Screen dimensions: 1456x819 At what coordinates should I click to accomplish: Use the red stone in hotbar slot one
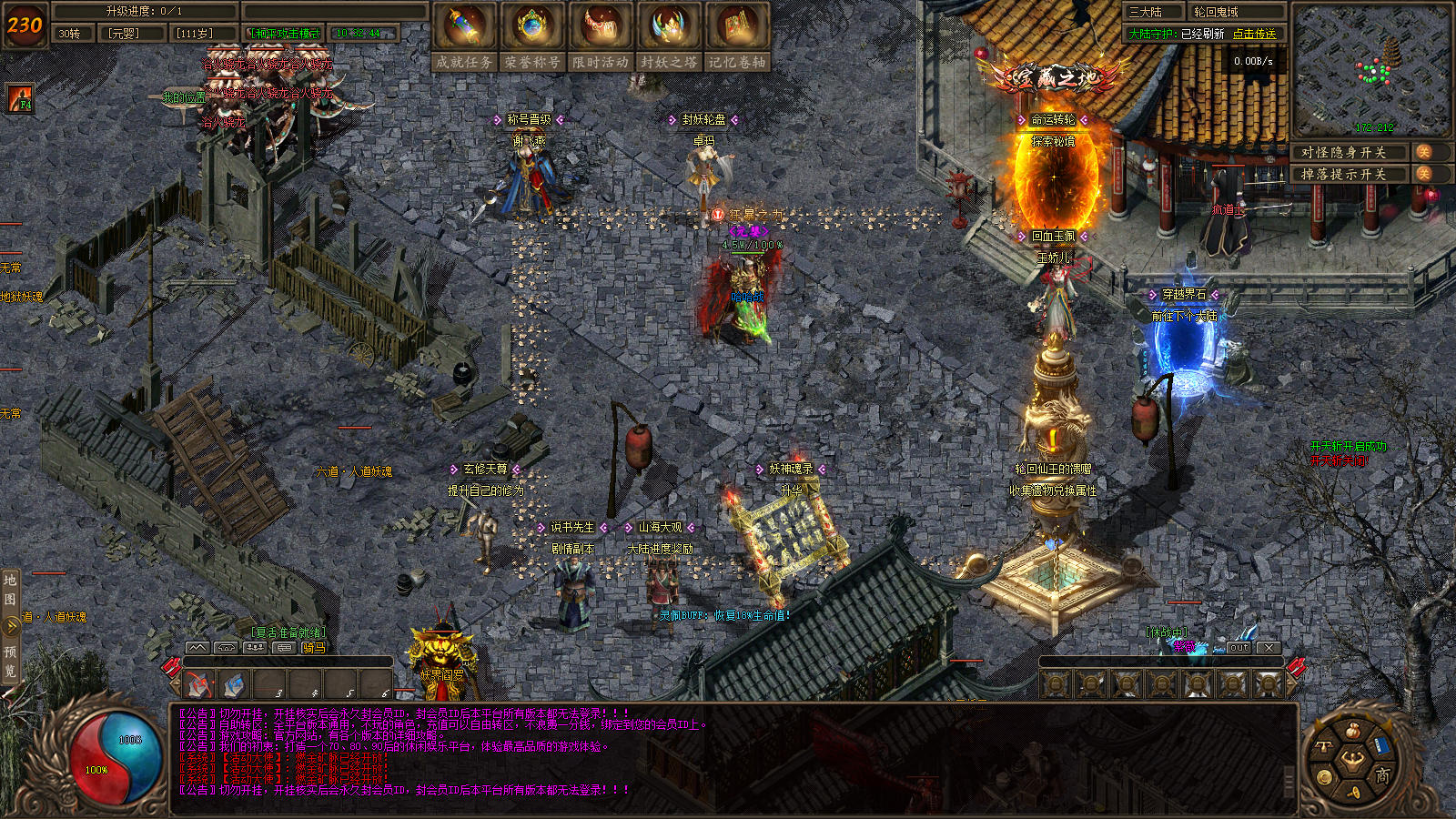click(x=199, y=683)
